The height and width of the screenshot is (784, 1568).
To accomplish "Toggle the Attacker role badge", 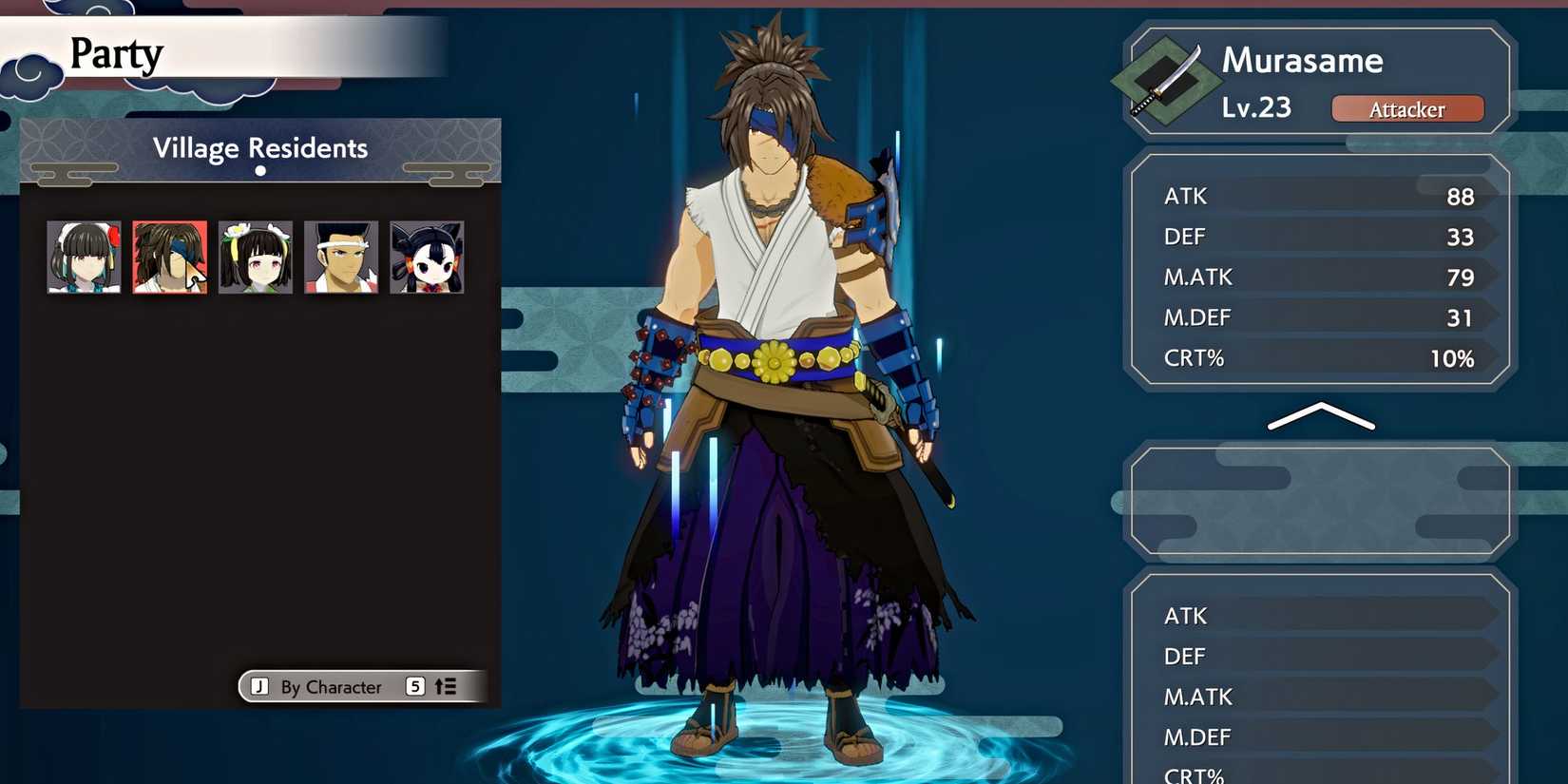I will click(1407, 108).
